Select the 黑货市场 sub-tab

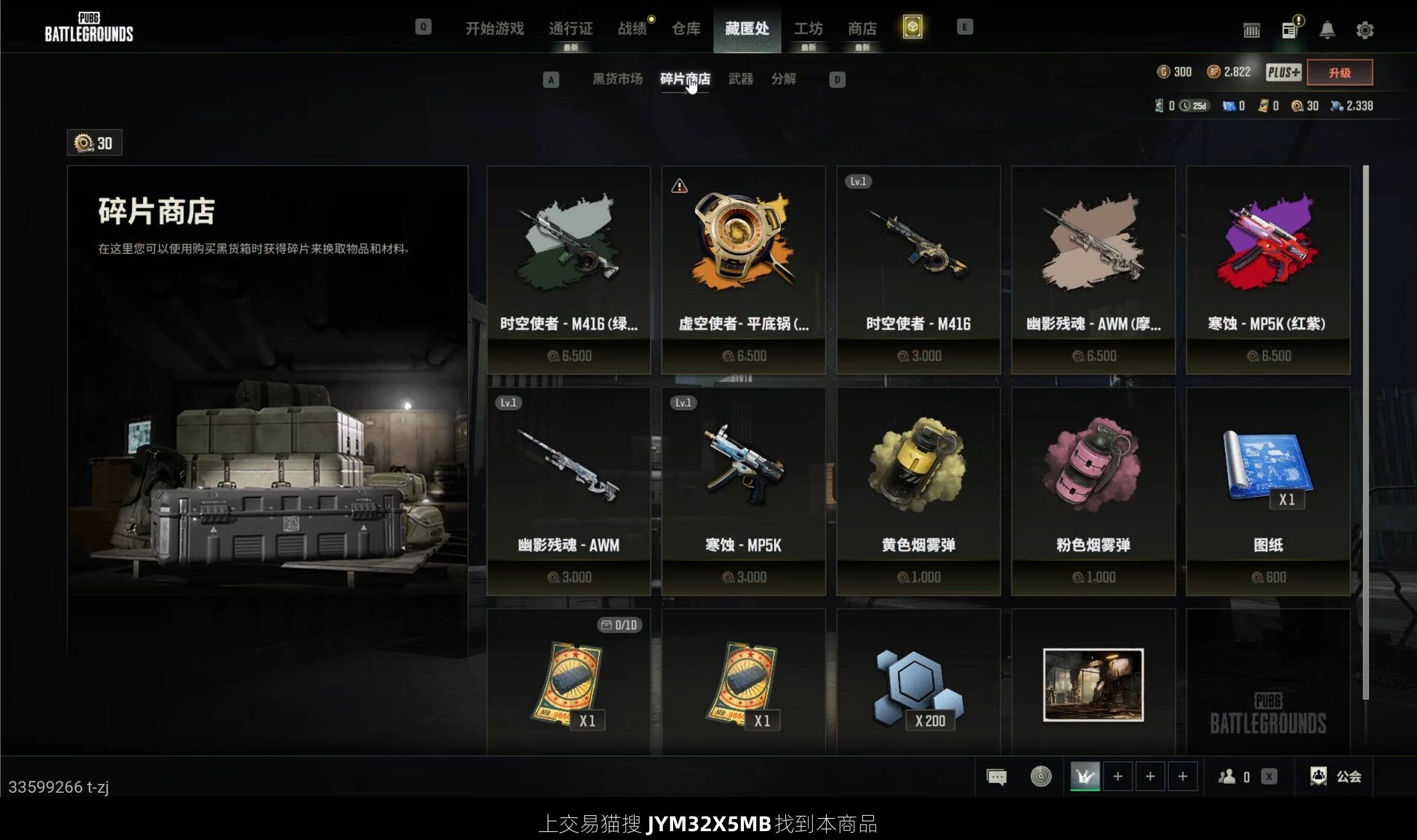click(617, 79)
